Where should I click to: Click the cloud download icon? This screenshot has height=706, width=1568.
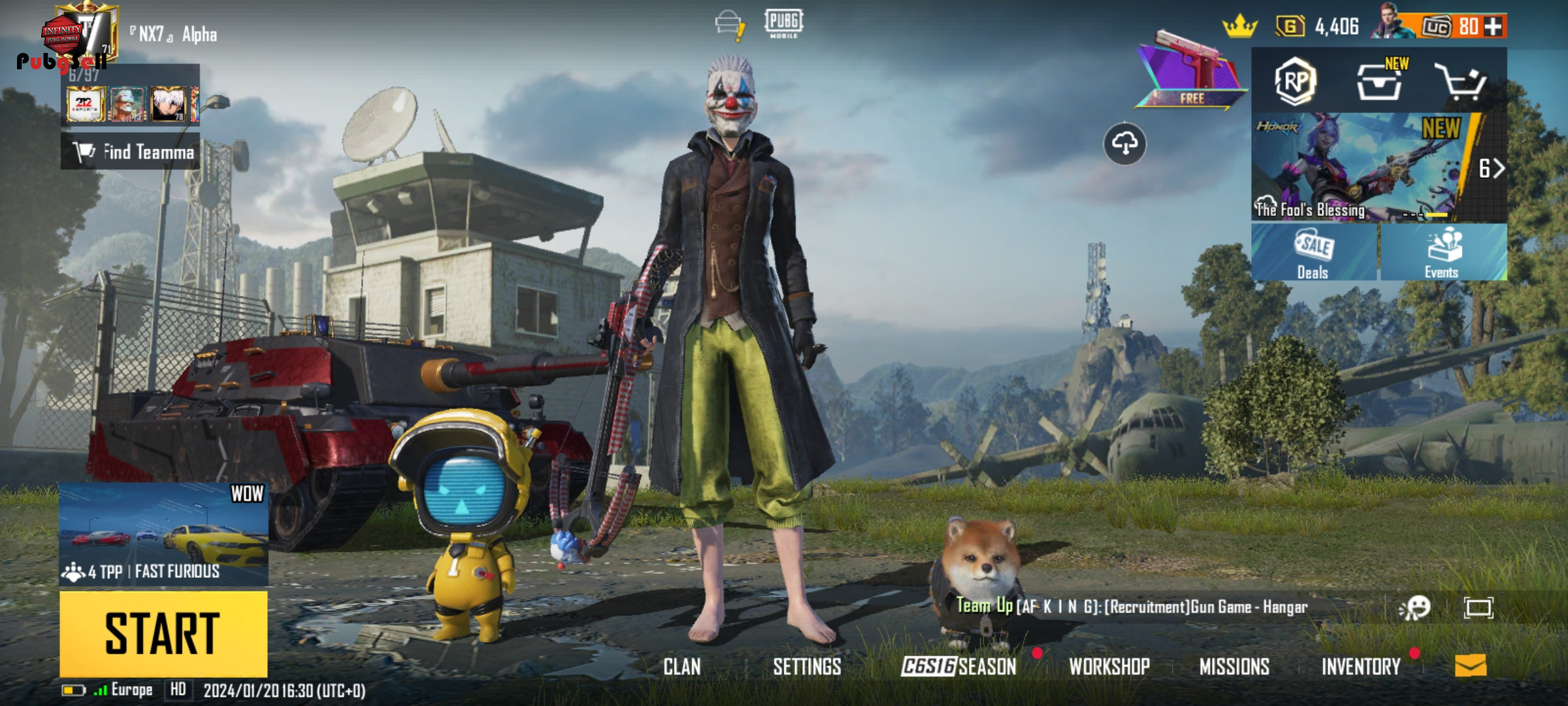[x=1124, y=143]
